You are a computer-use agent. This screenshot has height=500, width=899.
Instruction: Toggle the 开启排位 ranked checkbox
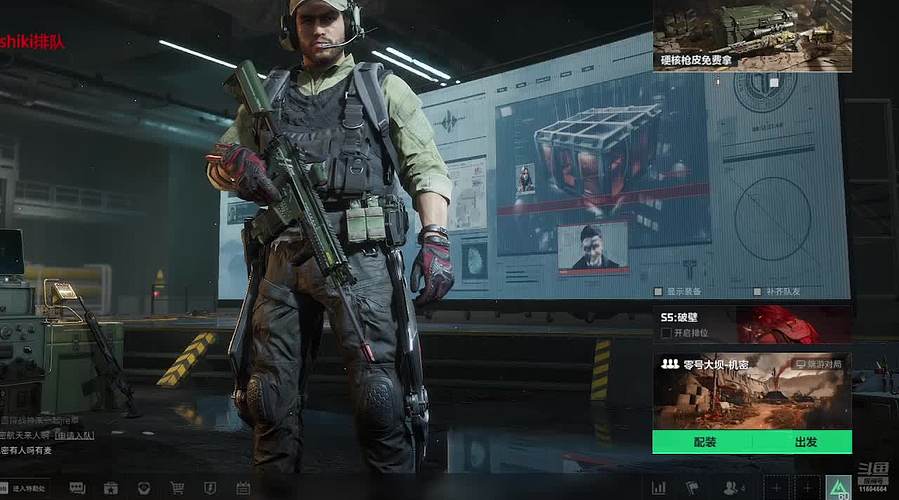[x=666, y=333]
